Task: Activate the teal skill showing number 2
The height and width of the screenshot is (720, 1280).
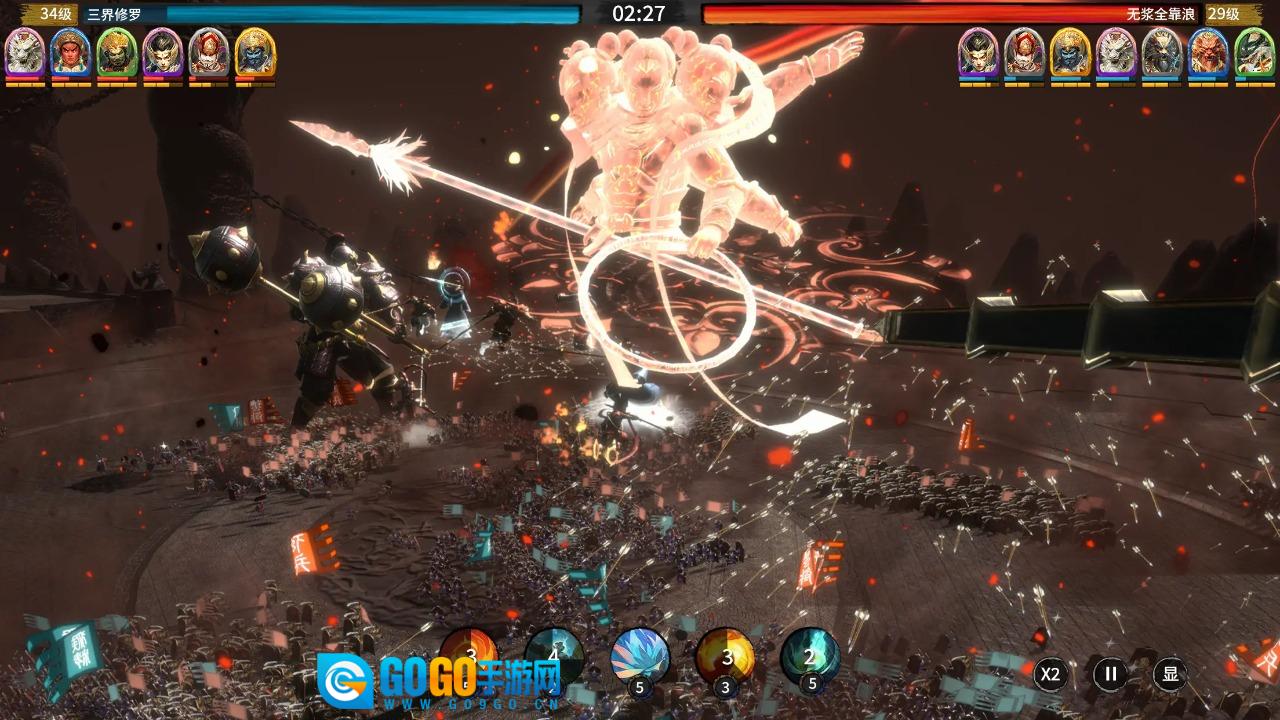Action: [810, 657]
